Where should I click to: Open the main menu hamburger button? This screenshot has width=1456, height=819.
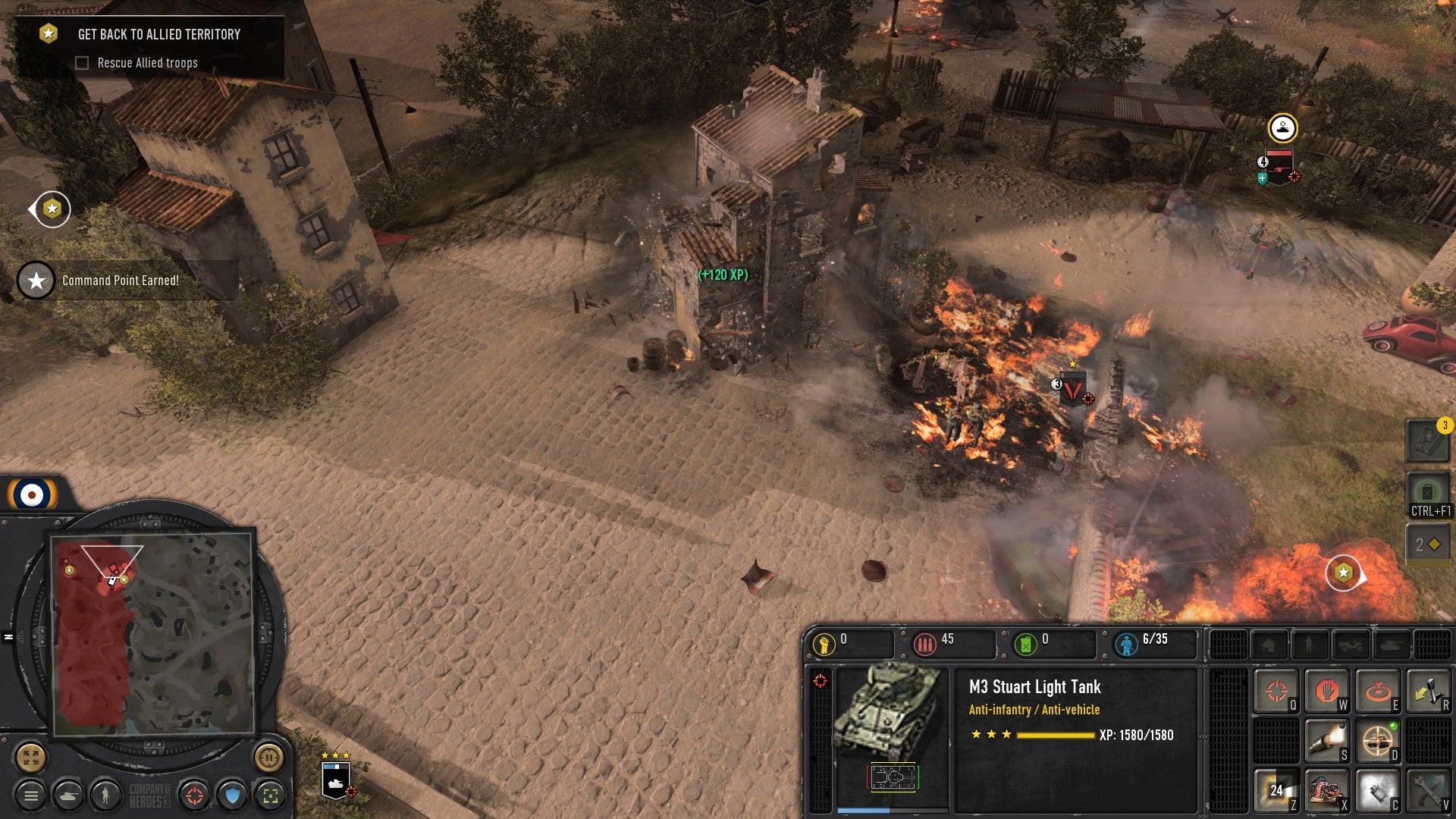31,795
